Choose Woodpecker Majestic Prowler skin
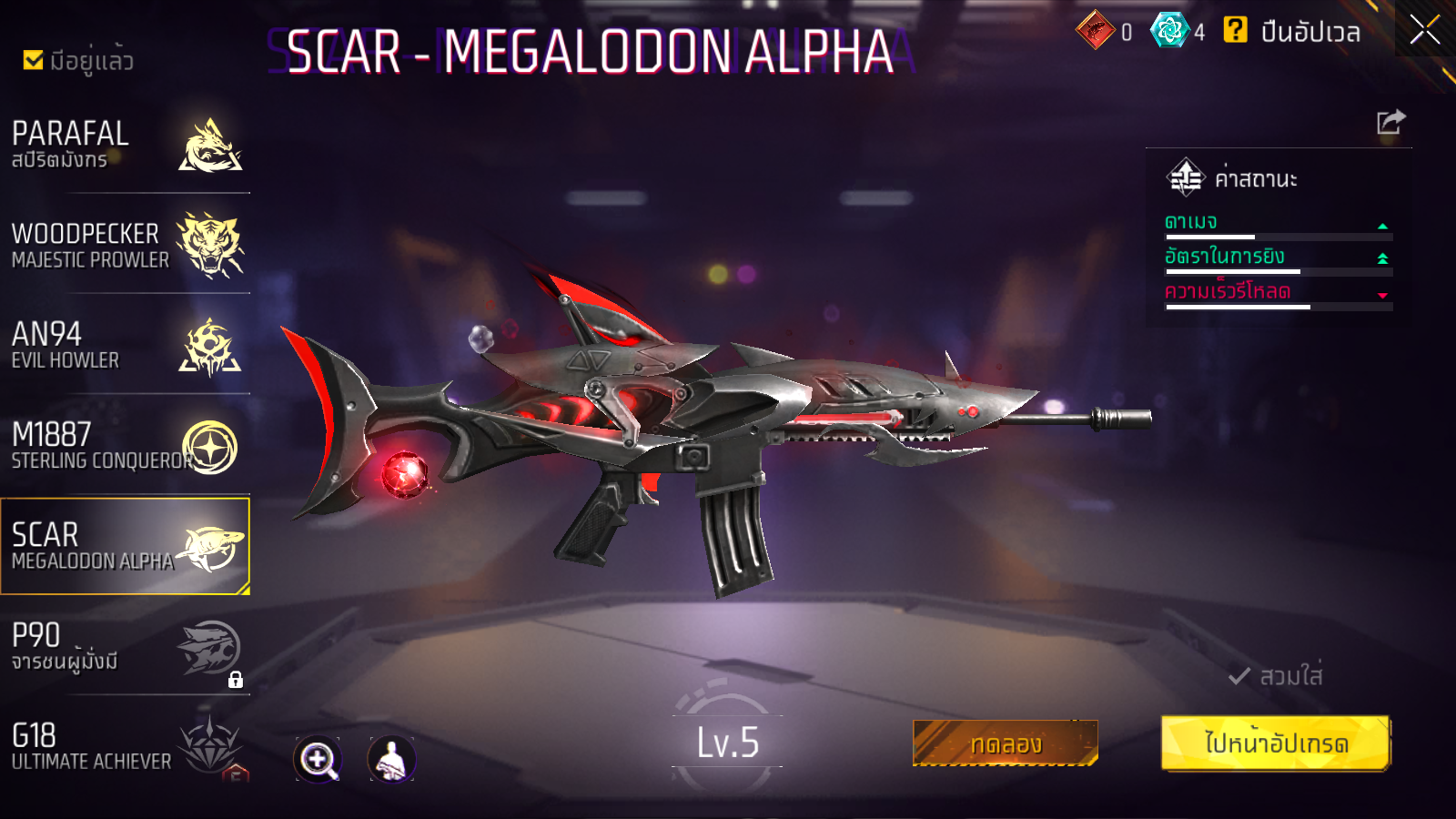 pos(126,245)
